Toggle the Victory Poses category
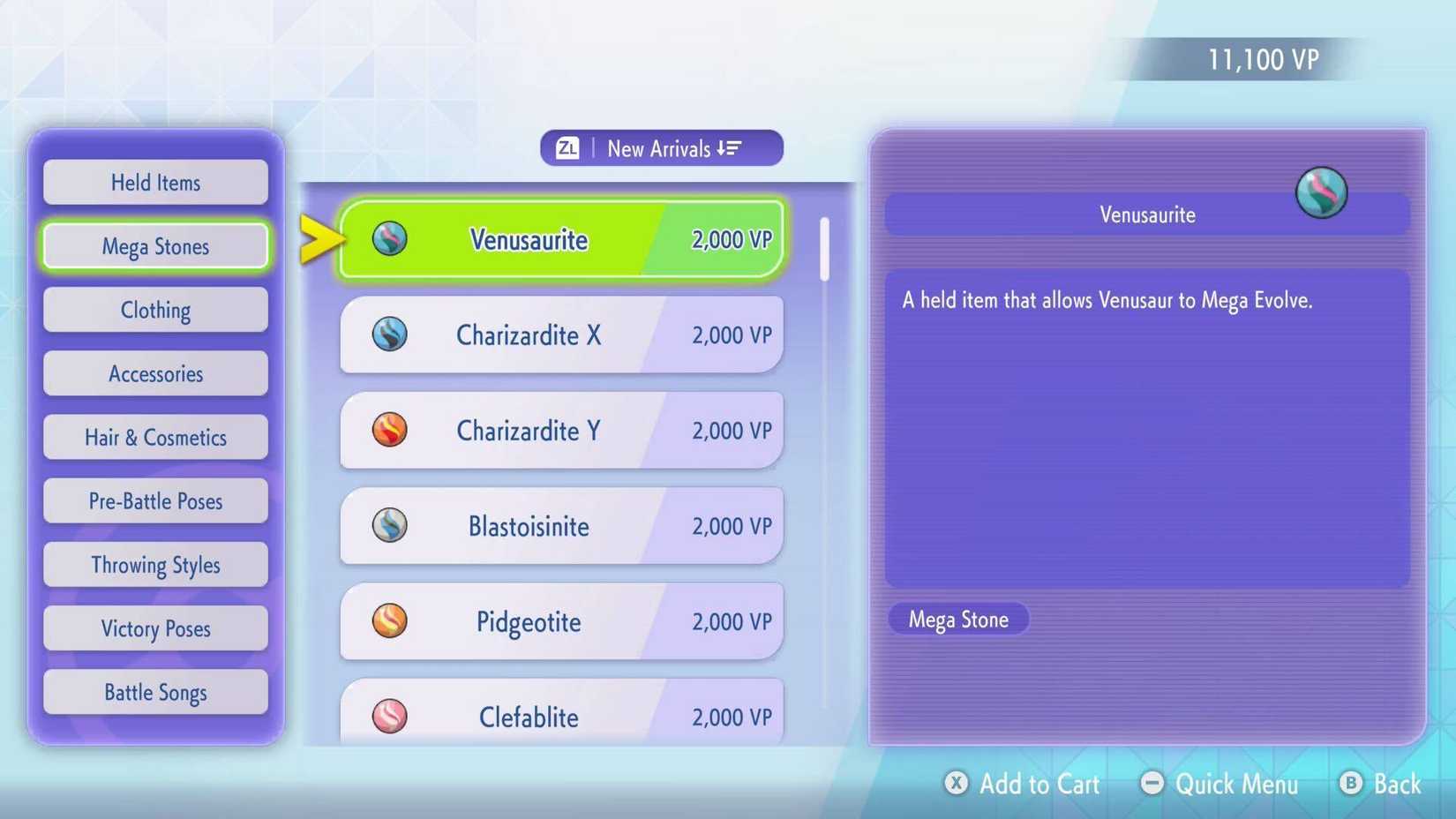Screen dimensions: 1456x819 pos(155,628)
